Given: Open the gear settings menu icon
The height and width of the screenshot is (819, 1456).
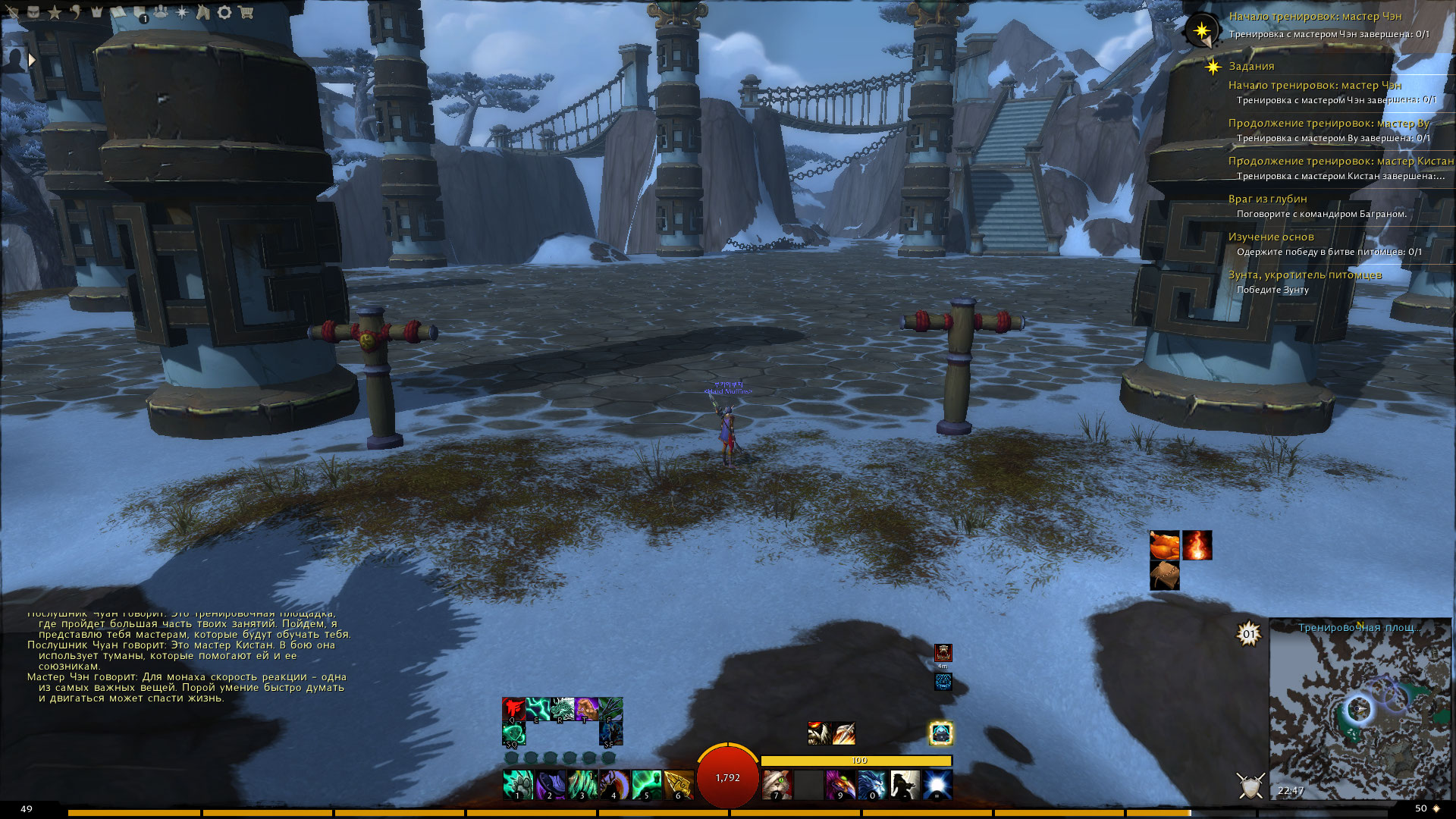Looking at the screenshot, I should [224, 12].
